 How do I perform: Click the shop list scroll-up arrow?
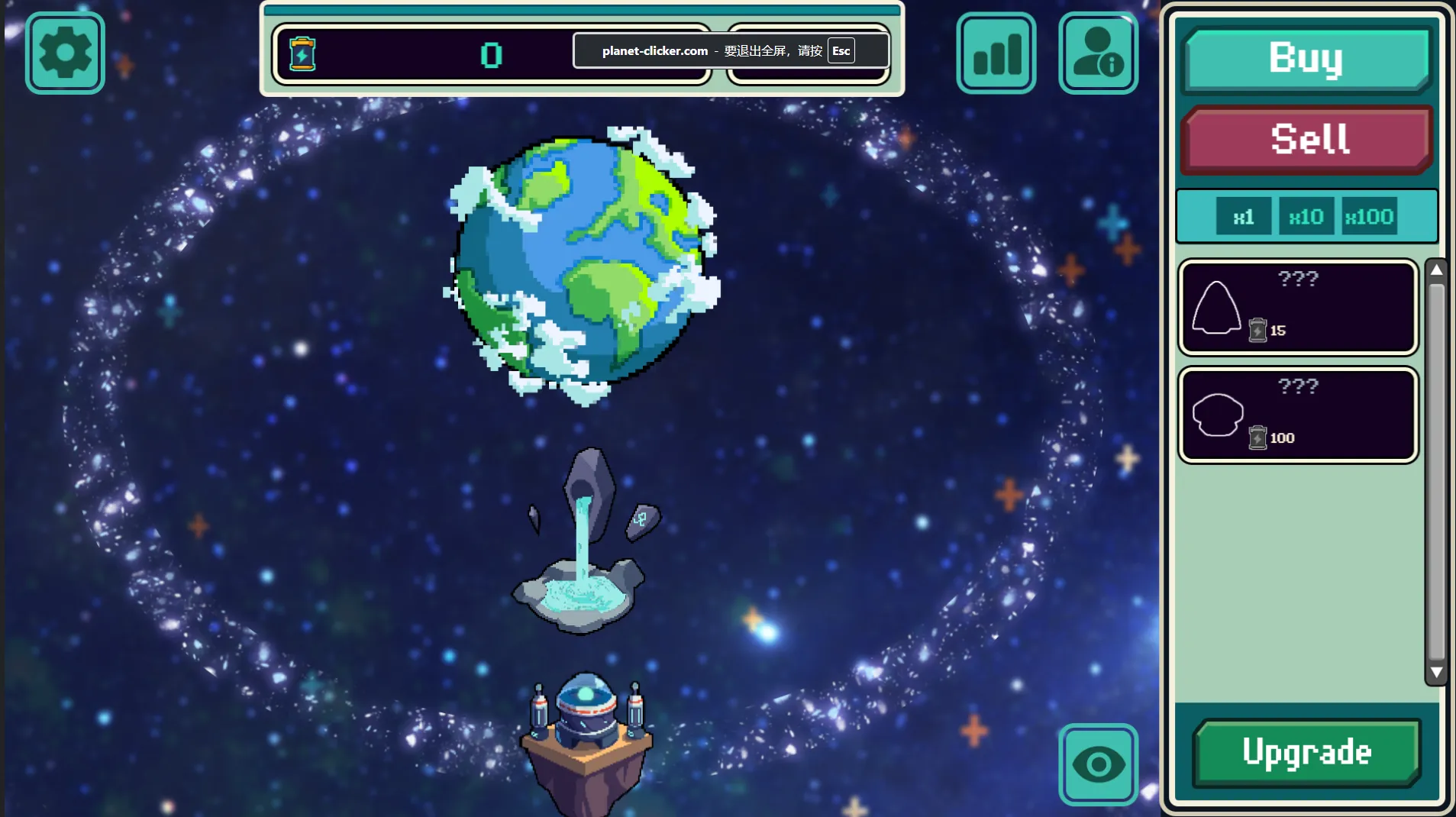point(1436,270)
